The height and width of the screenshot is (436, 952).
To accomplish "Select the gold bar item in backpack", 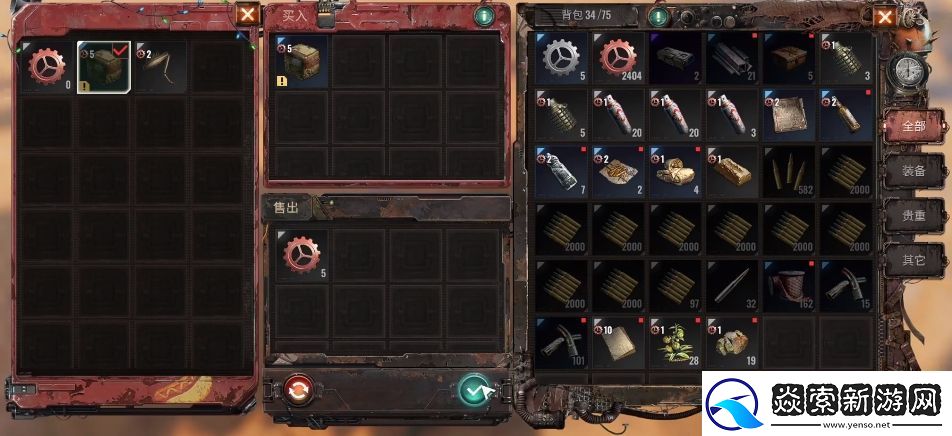I will 732,172.
